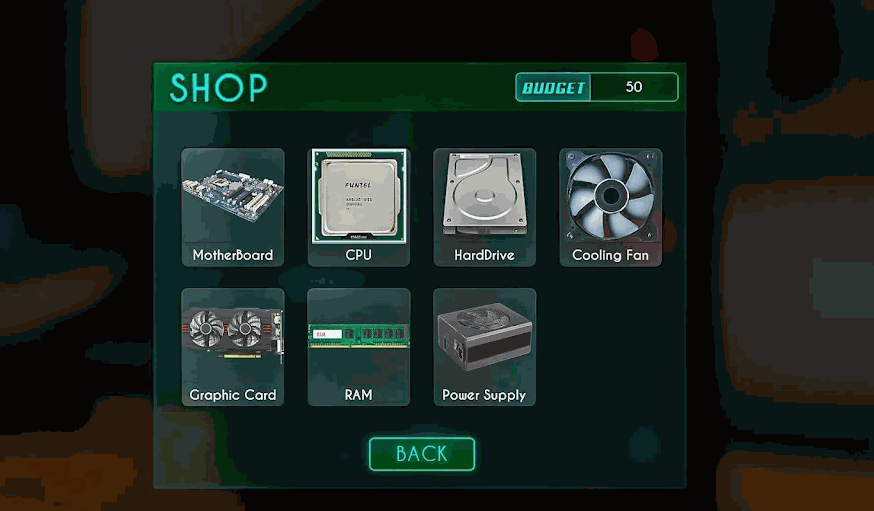Choose the HardDrive category tile
This screenshot has width=874, height=511.
[x=484, y=207]
